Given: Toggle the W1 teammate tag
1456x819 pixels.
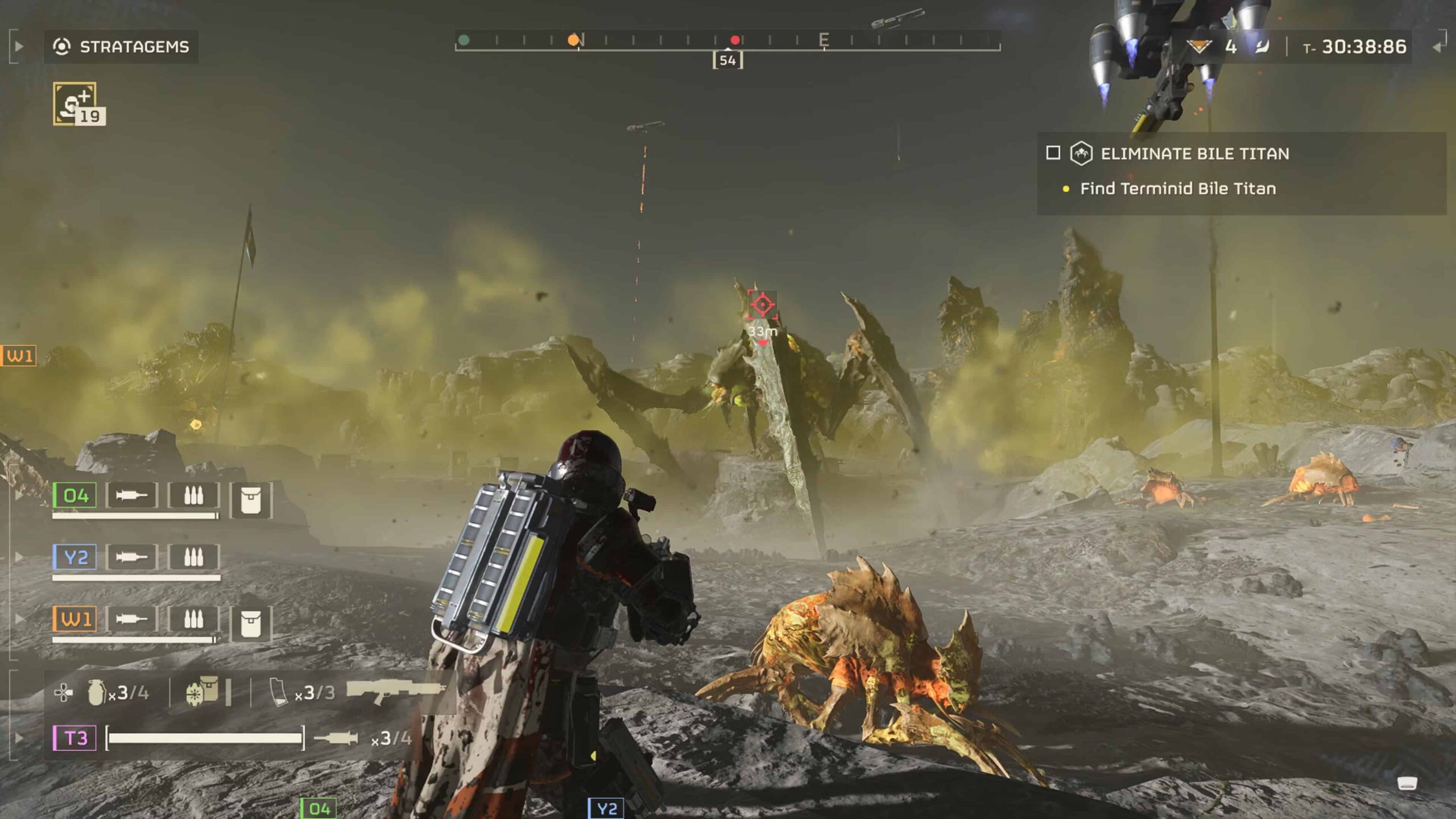Looking at the screenshot, I should (75, 618).
